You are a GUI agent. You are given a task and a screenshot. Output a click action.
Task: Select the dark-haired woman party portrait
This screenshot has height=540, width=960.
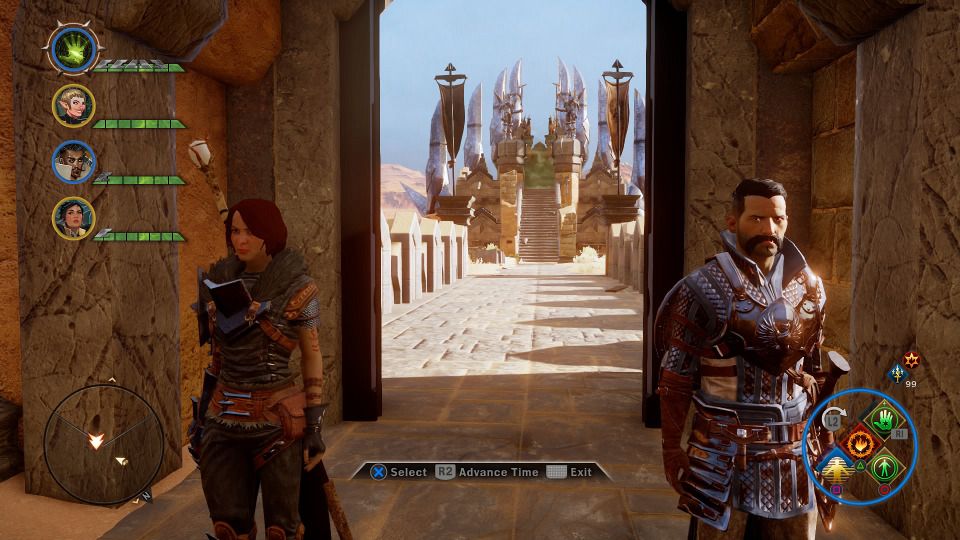[74, 217]
